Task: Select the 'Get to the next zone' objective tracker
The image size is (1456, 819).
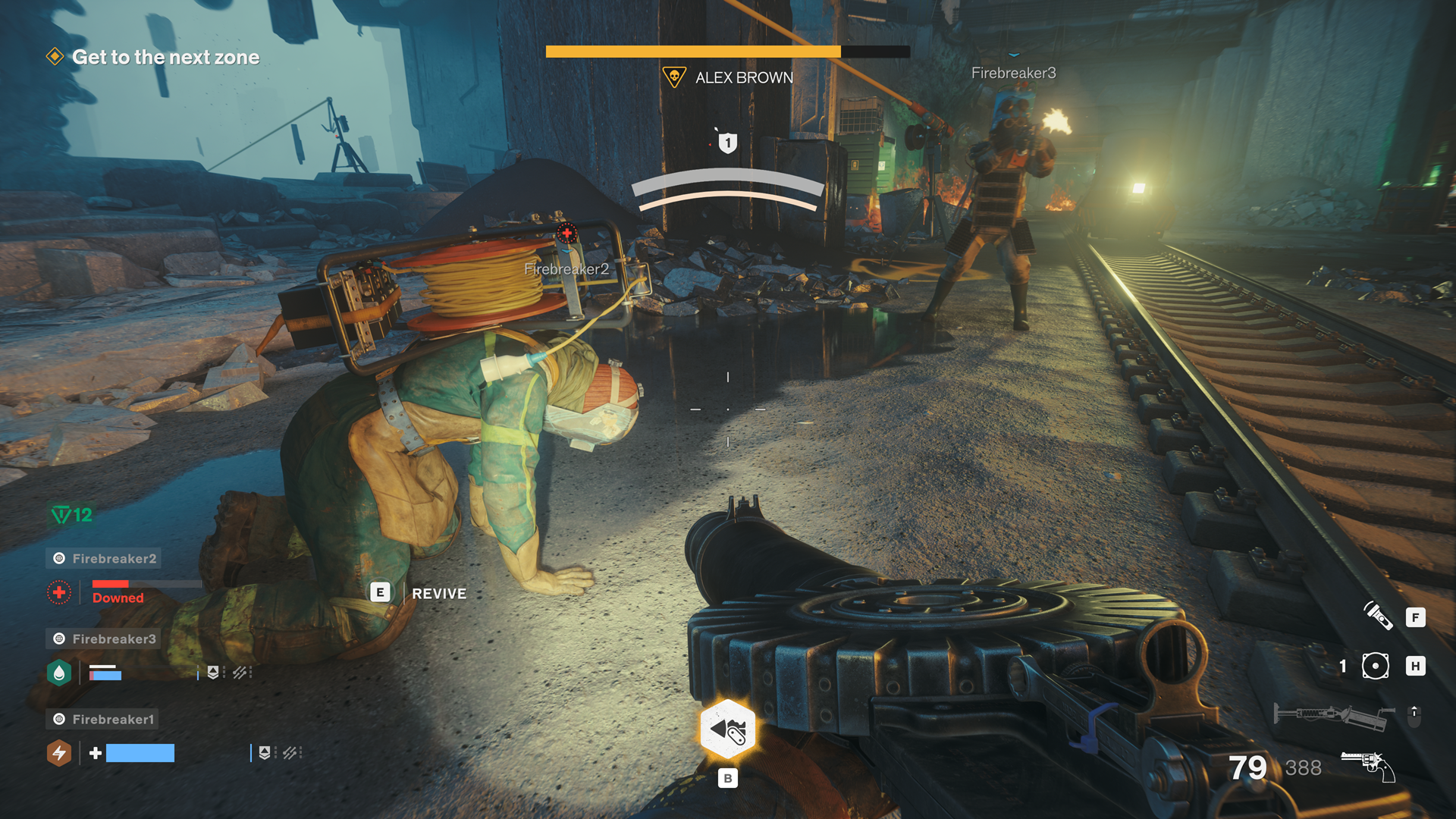Action: [x=165, y=58]
